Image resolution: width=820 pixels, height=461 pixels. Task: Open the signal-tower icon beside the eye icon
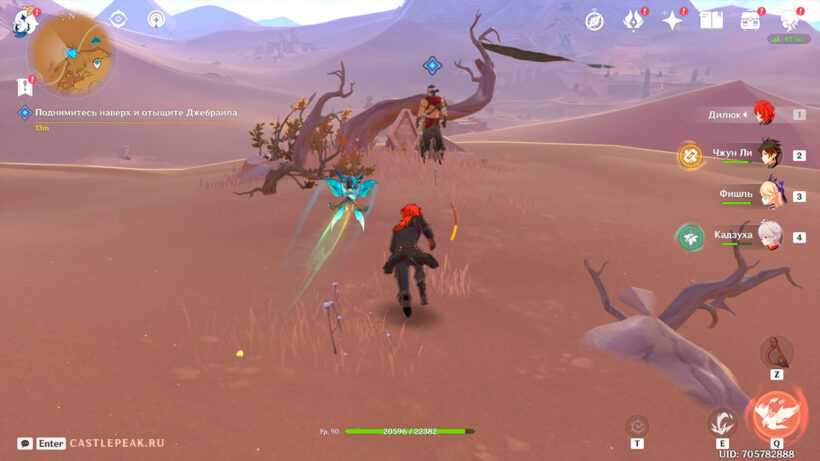point(156,19)
